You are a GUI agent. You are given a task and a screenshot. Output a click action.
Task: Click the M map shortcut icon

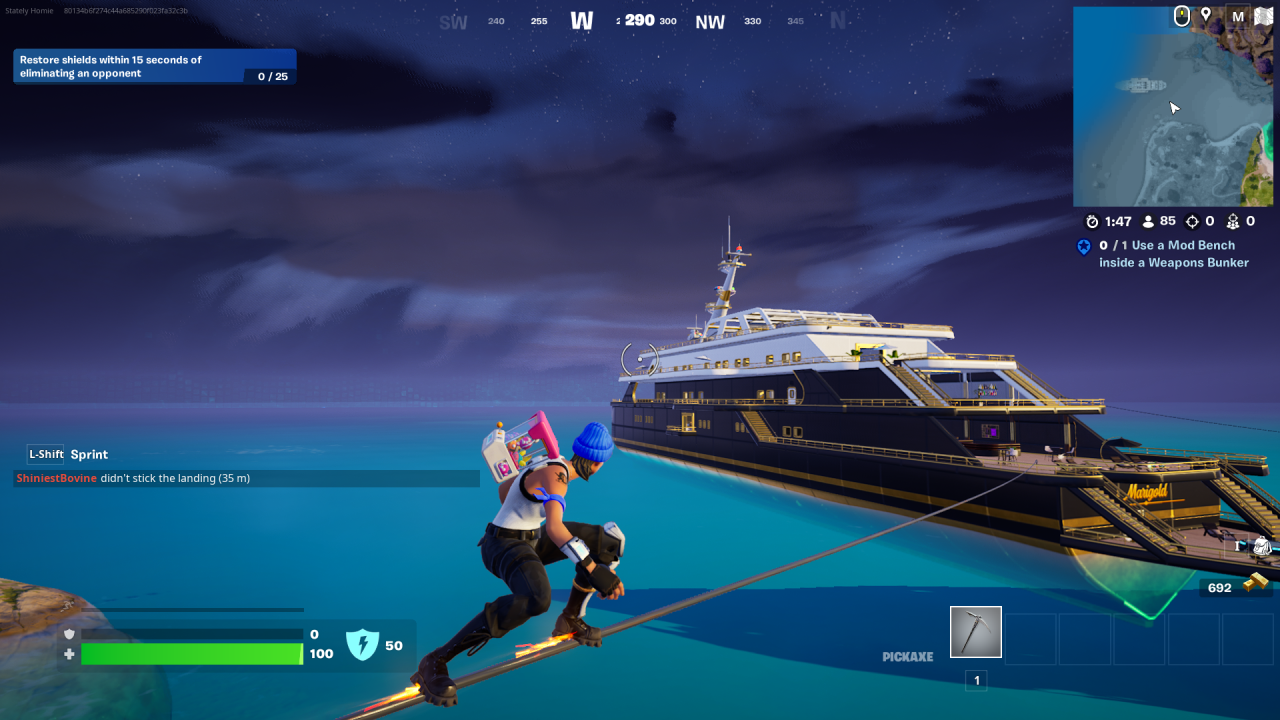pos(1237,15)
